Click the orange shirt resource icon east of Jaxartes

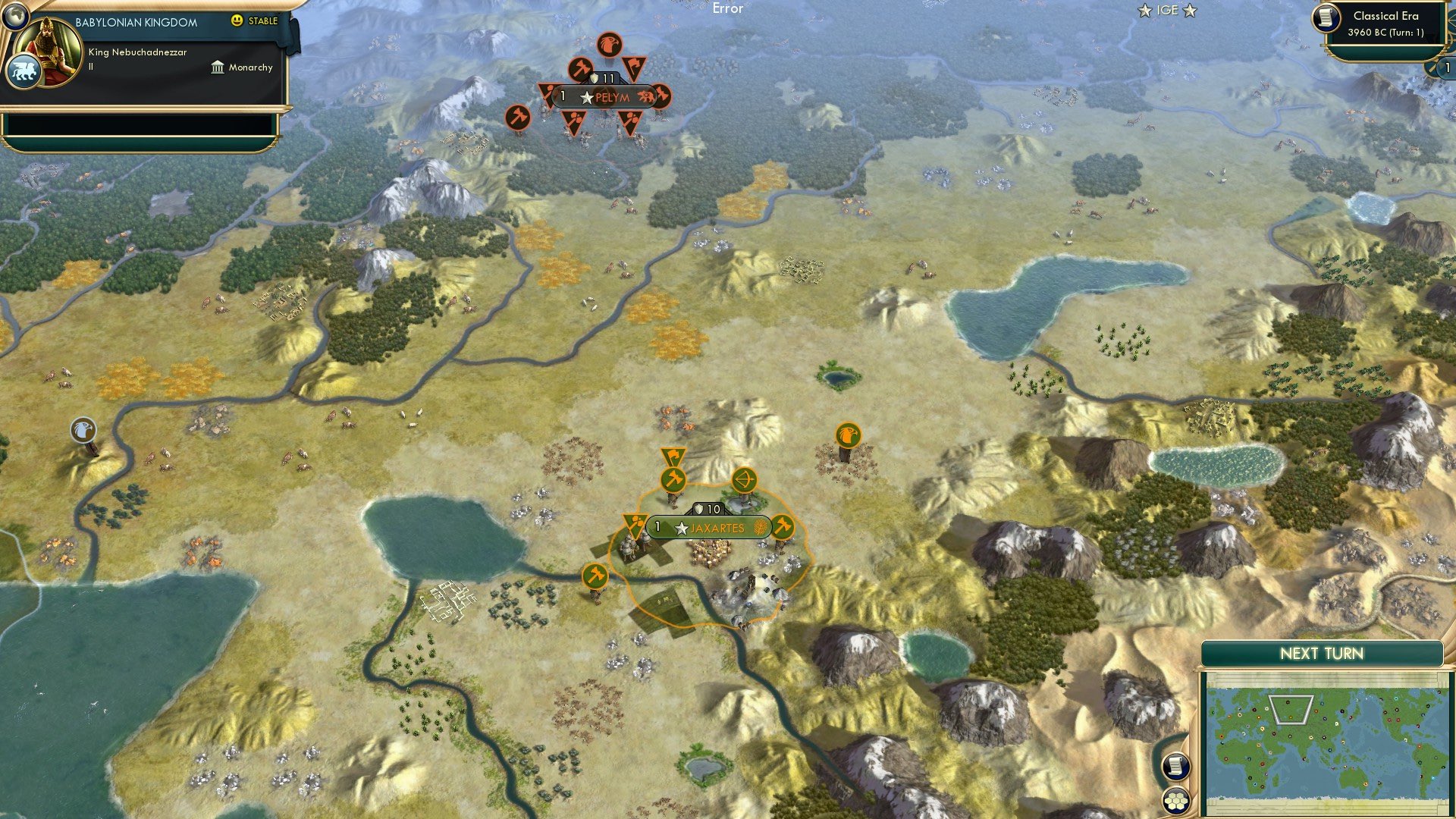[x=849, y=434]
